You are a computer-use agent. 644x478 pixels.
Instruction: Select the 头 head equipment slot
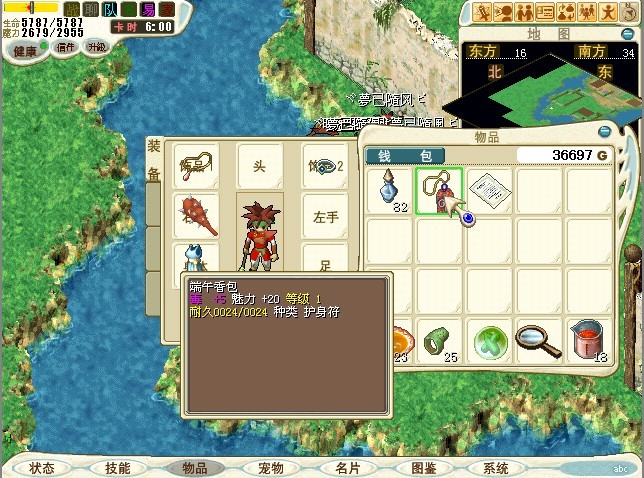259,165
